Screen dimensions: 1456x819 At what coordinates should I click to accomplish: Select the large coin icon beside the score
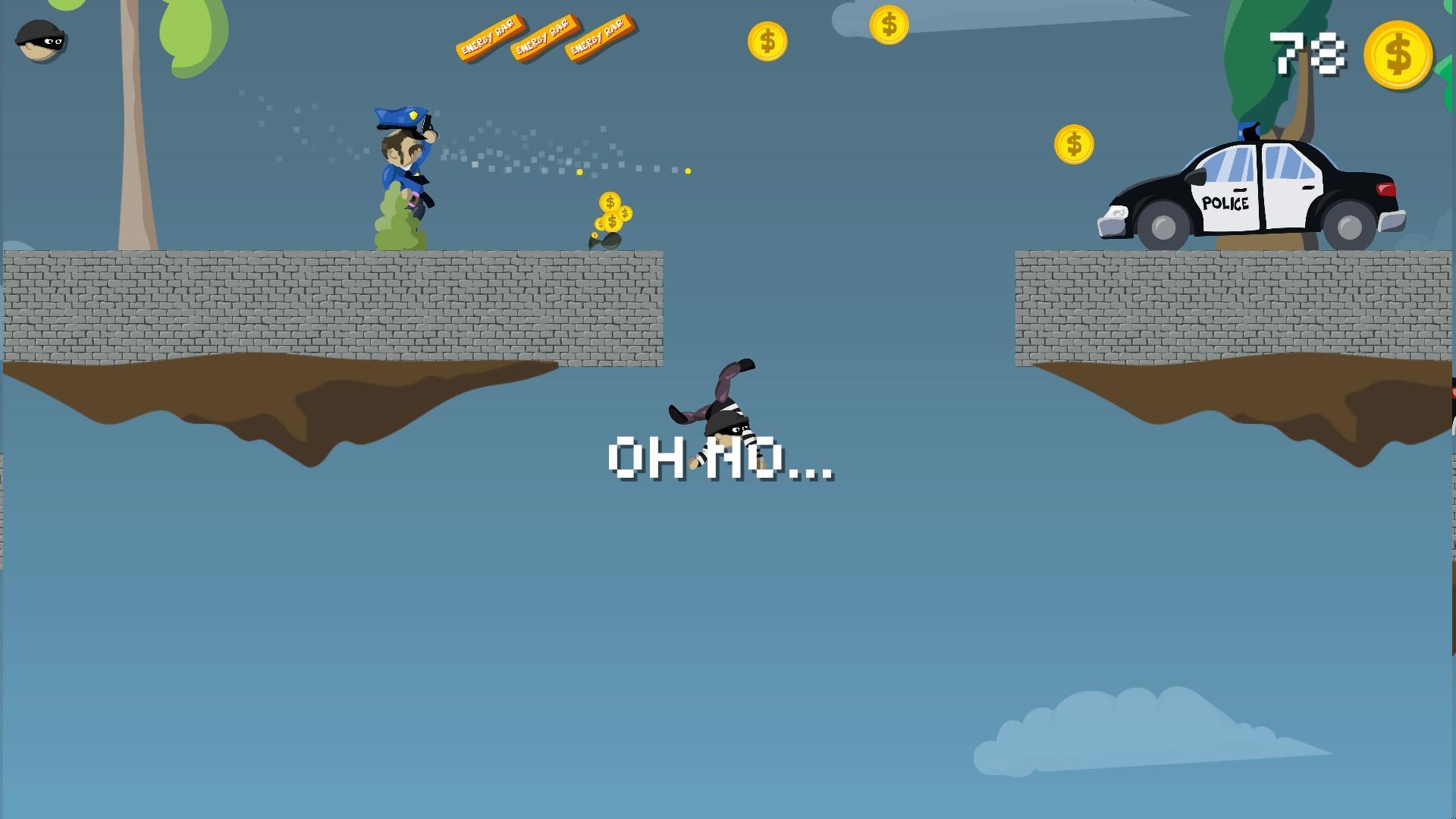click(1398, 55)
